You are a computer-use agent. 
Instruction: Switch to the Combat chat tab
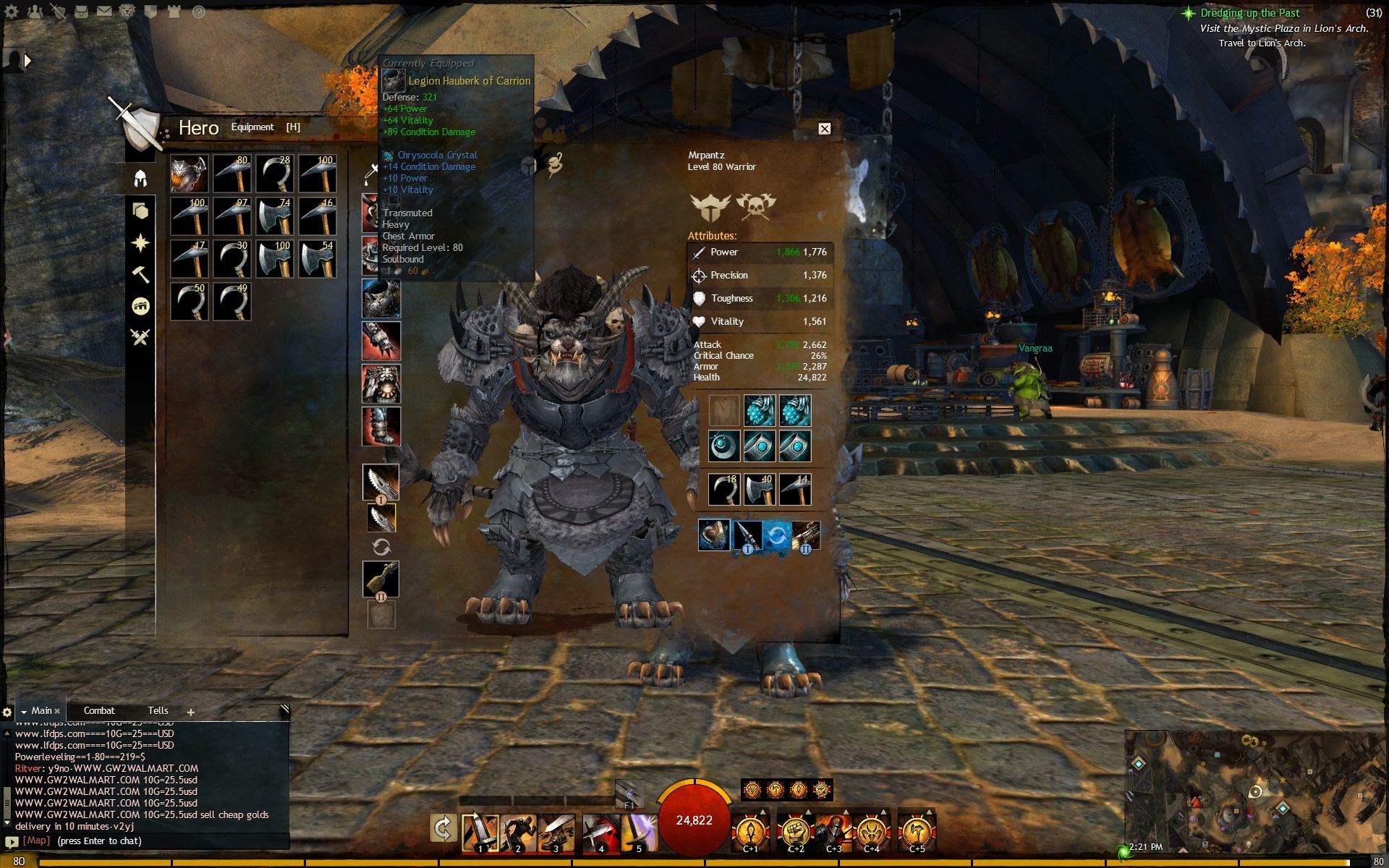(99, 711)
